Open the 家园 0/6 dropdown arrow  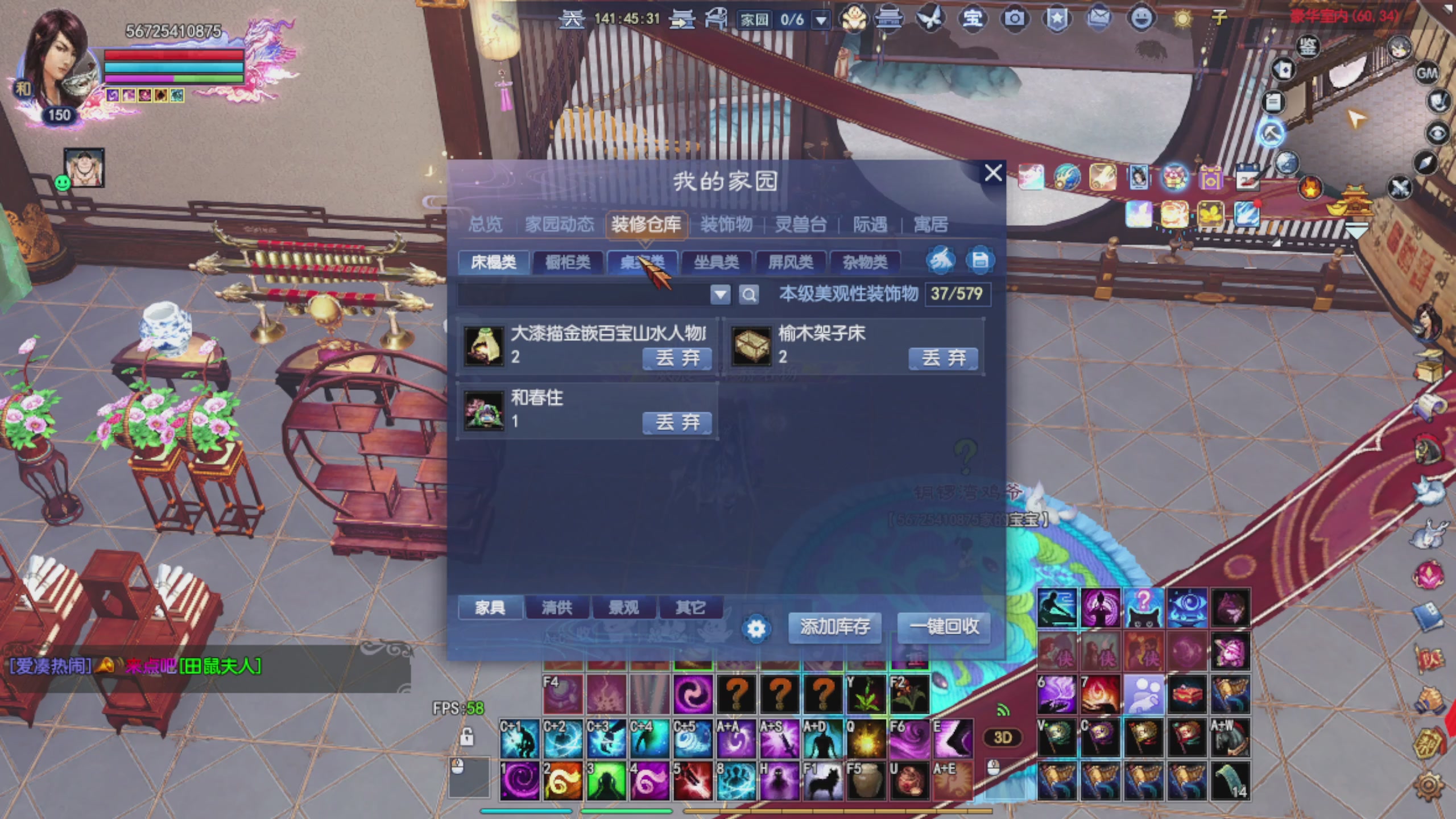click(x=820, y=19)
